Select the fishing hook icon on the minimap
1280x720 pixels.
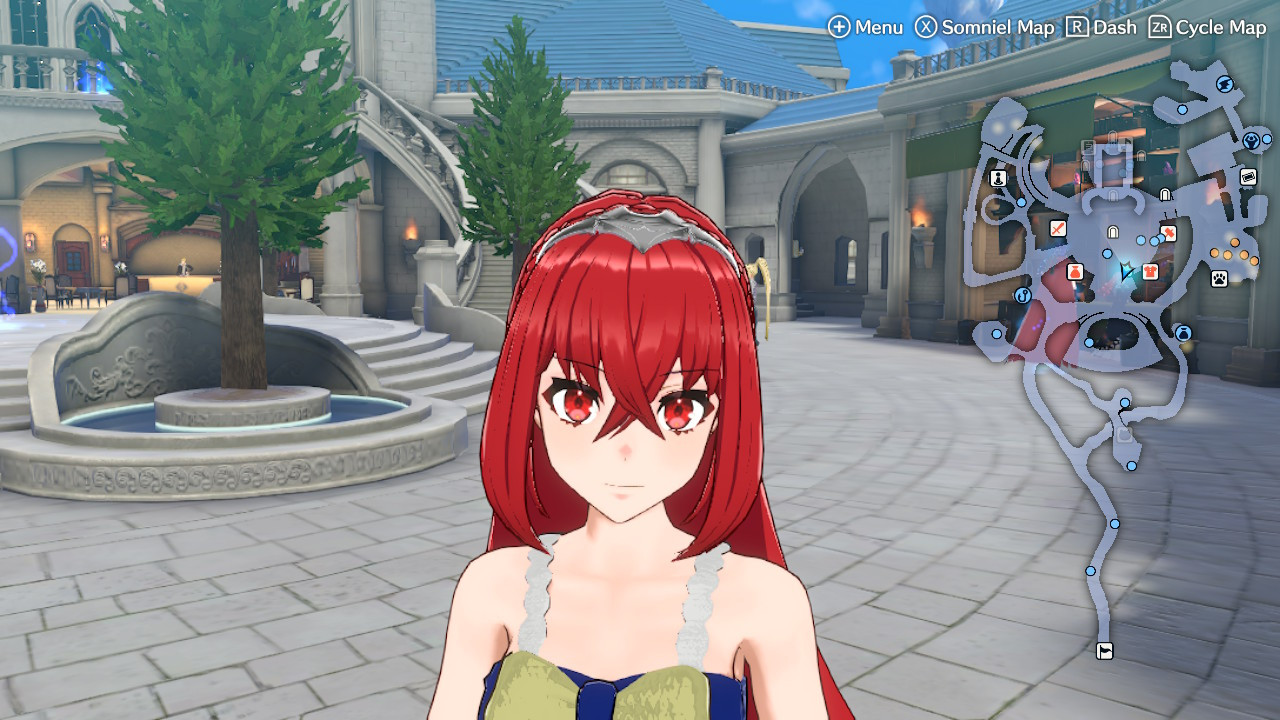(1022, 297)
